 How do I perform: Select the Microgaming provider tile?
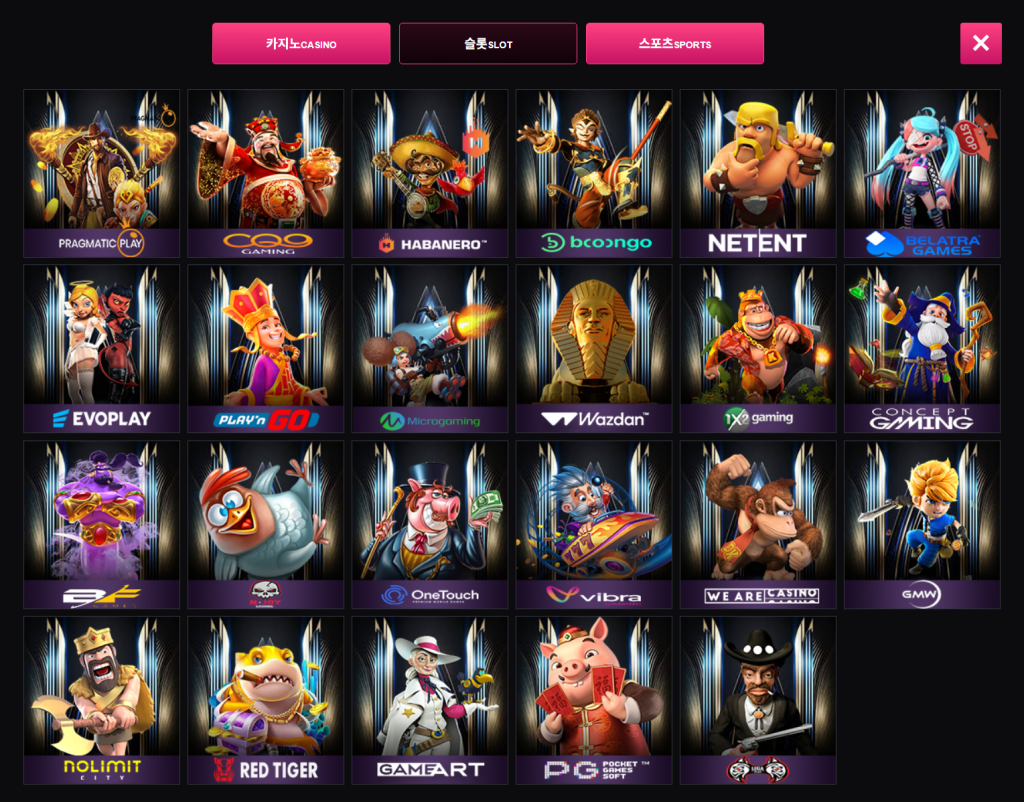click(430, 349)
